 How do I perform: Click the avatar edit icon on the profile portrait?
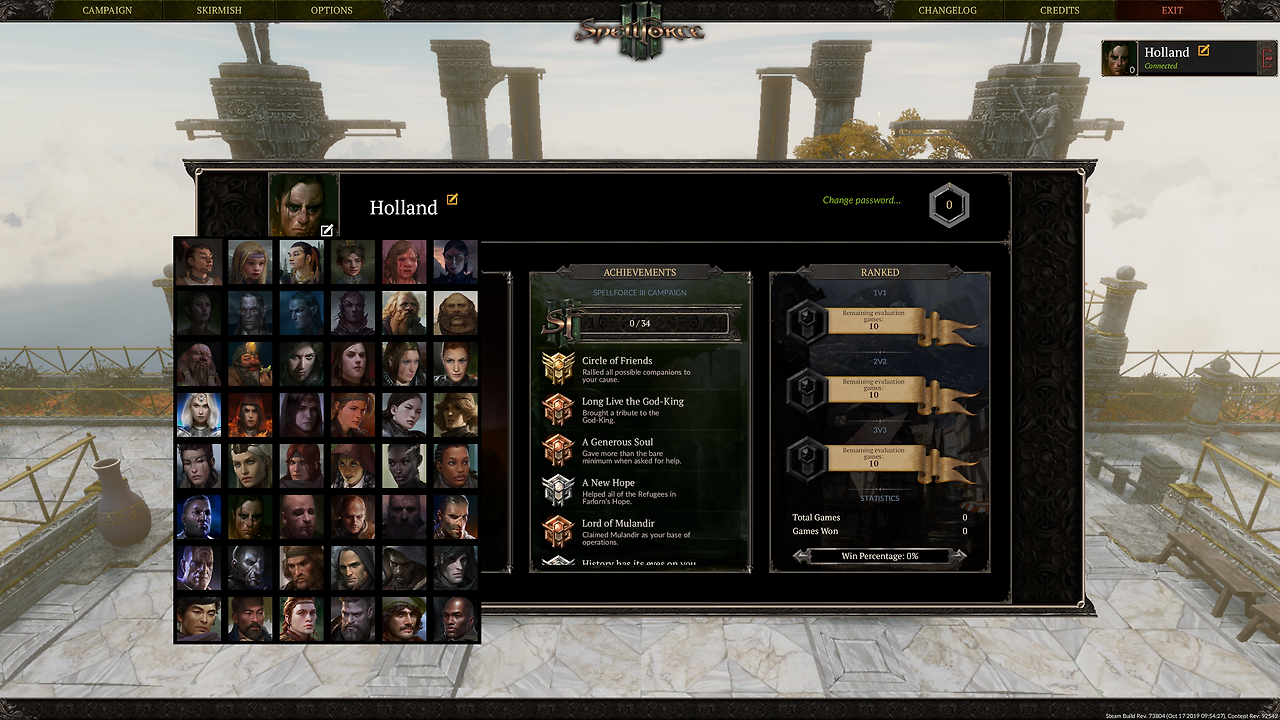point(327,231)
